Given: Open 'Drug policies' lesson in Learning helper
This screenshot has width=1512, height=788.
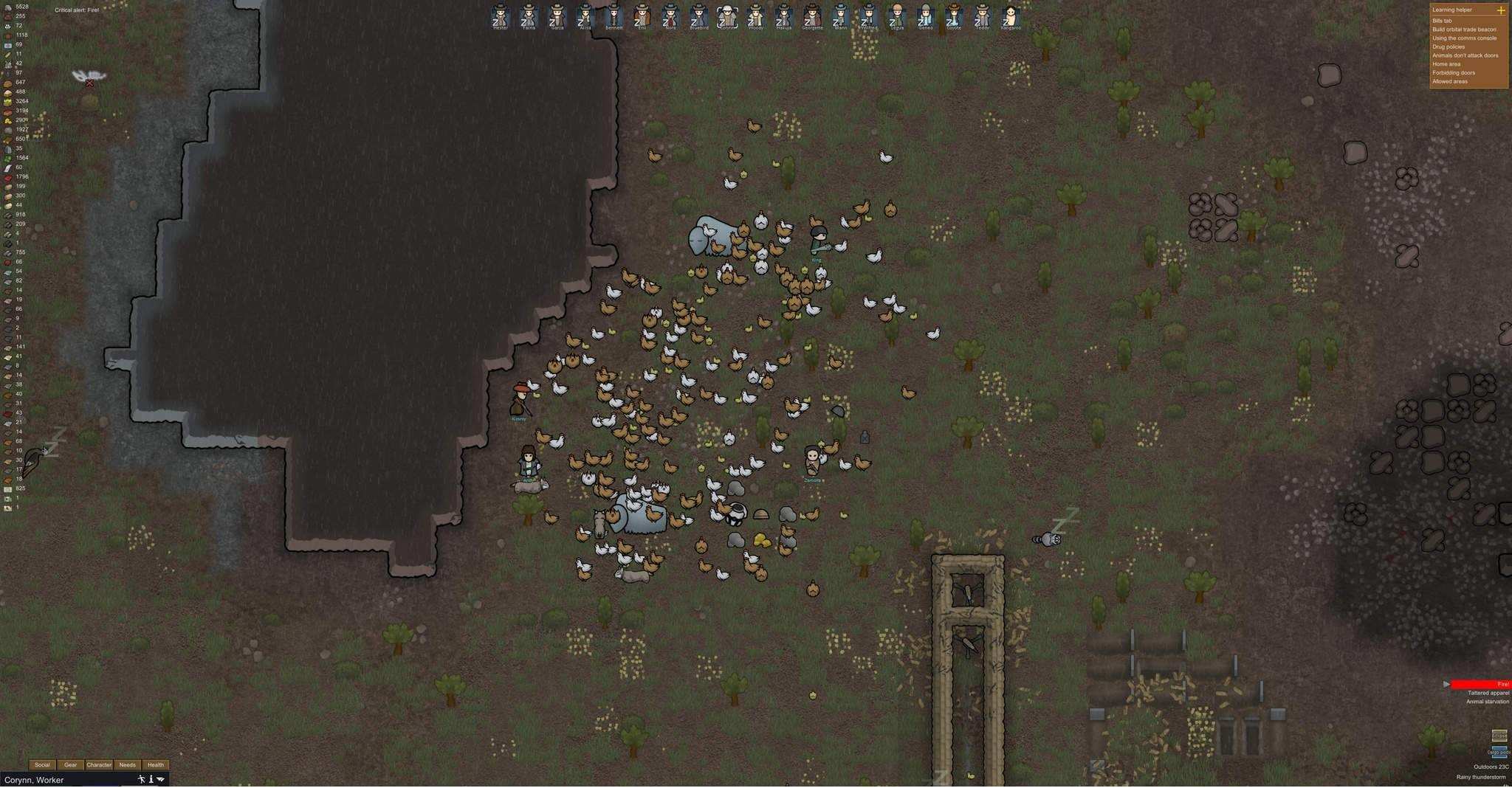Looking at the screenshot, I should [1448, 46].
